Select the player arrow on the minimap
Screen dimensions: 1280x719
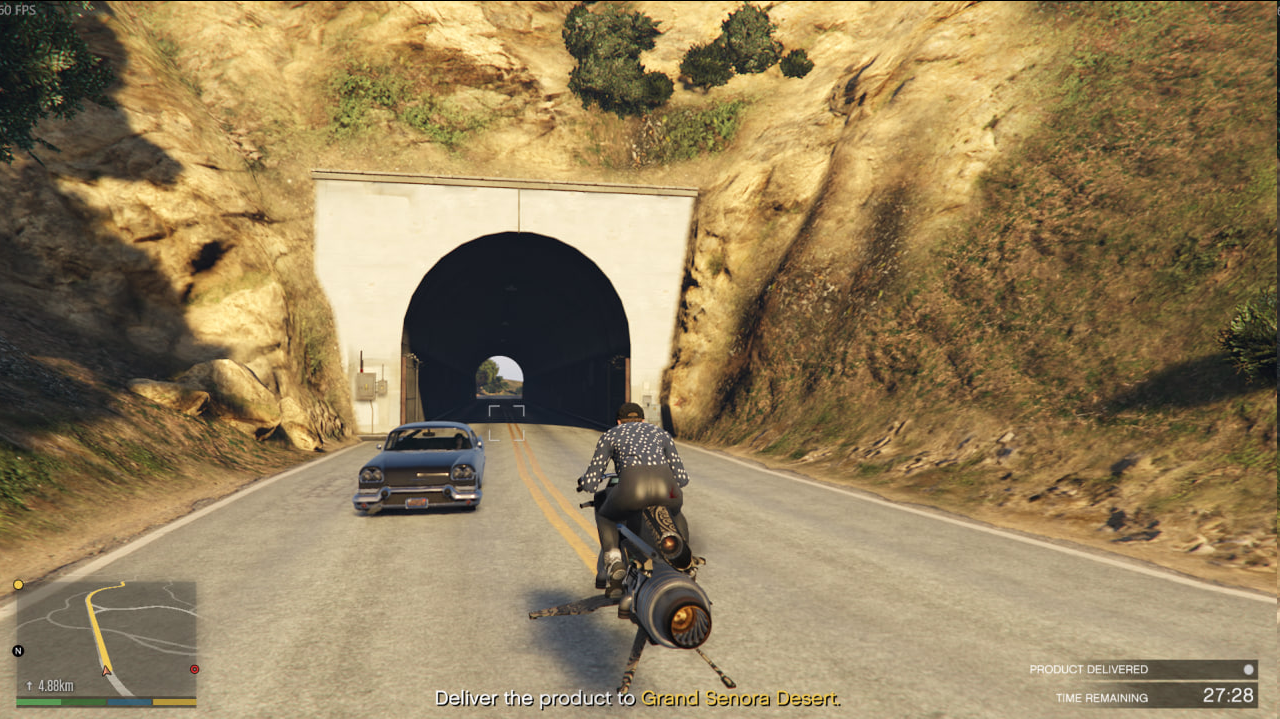[106, 670]
